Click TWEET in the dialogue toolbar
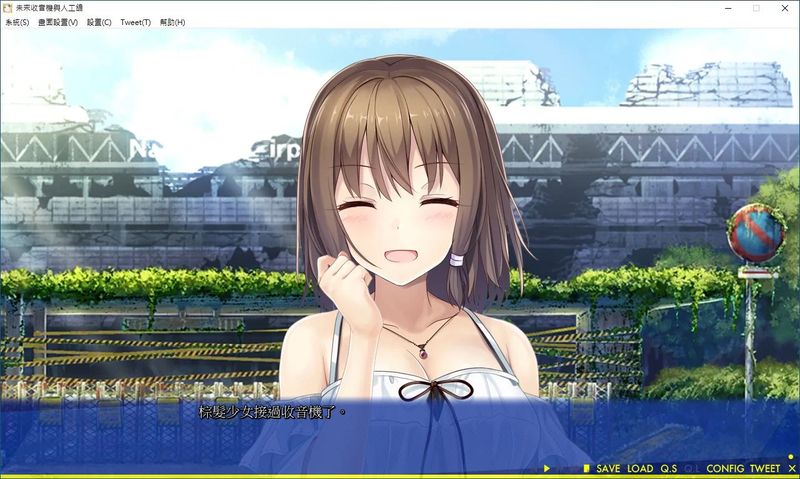This screenshot has width=800, height=479. [764, 468]
